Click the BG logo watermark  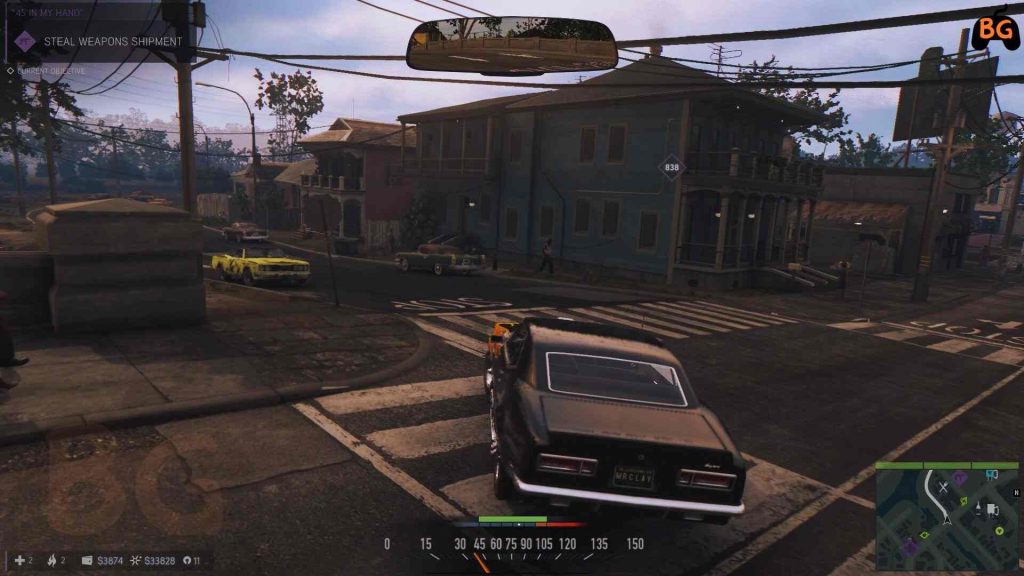coord(994,30)
